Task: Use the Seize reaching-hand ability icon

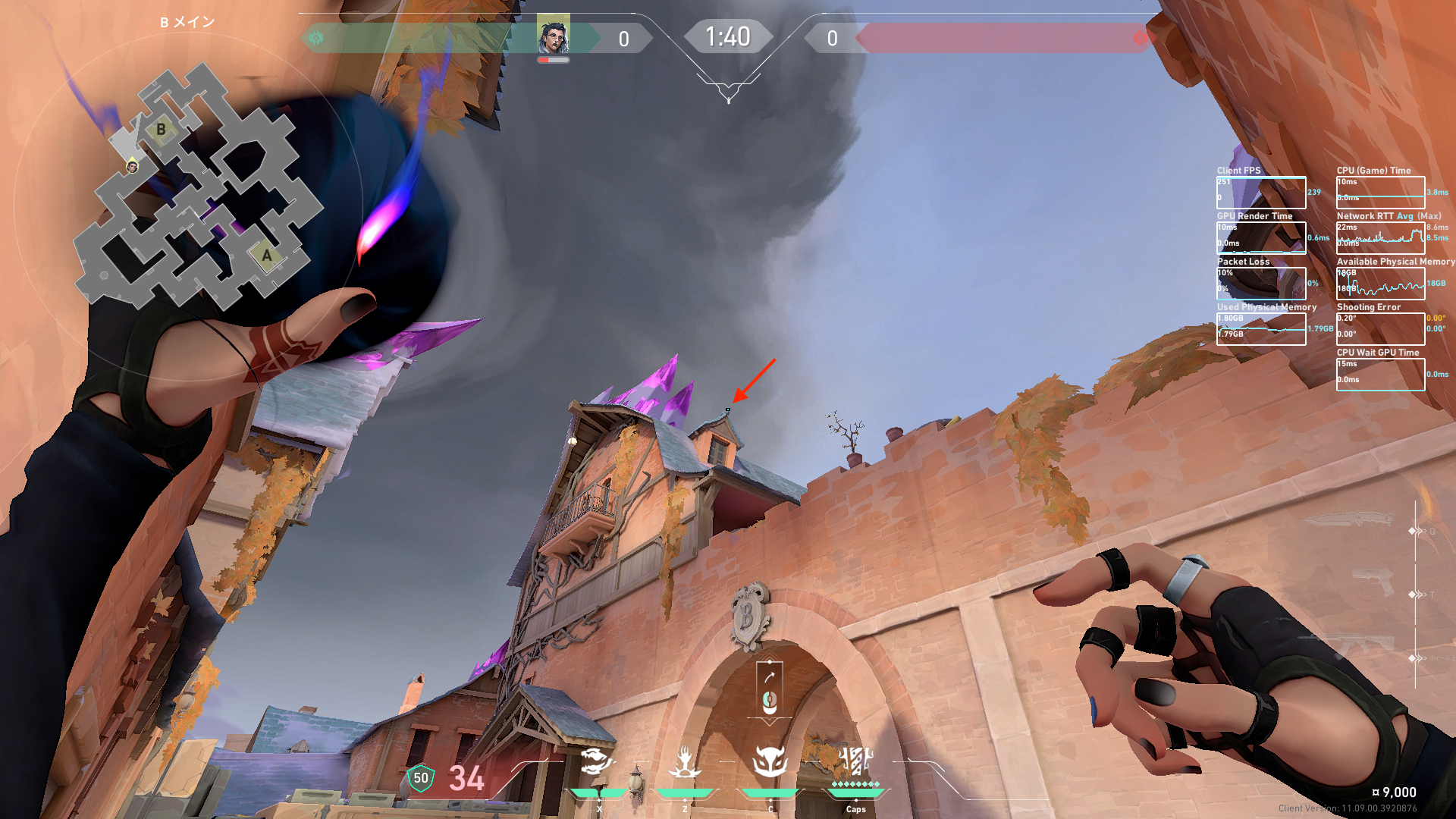Action: [685, 762]
